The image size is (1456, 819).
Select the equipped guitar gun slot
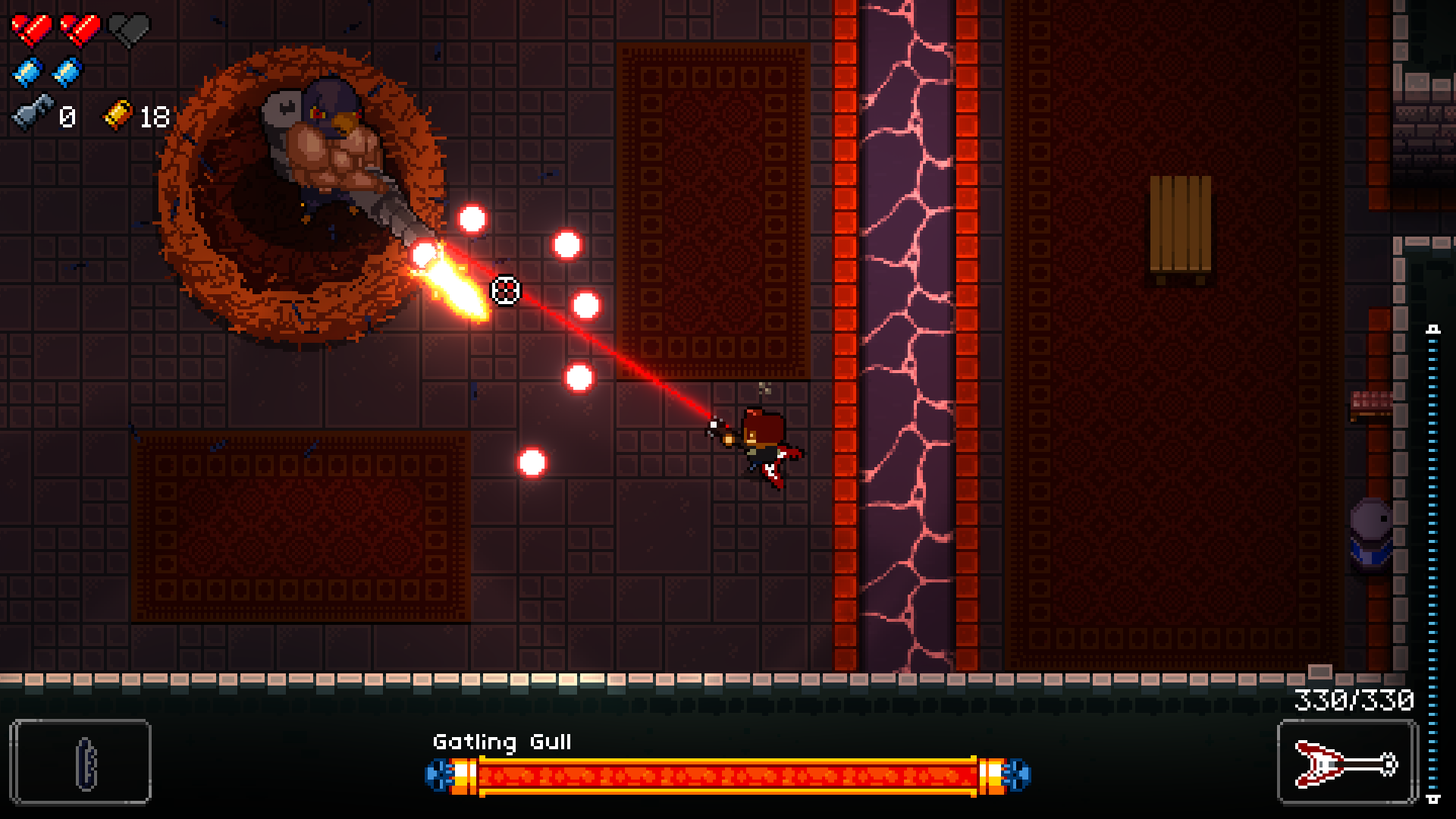pyautogui.click(x=1347, y=762)
